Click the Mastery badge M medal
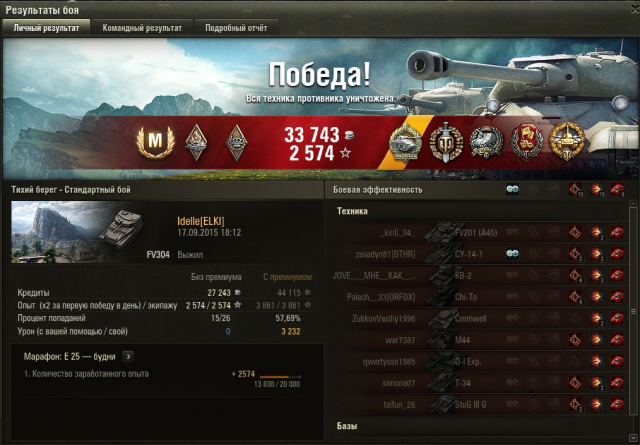 (x=155, y=142)
